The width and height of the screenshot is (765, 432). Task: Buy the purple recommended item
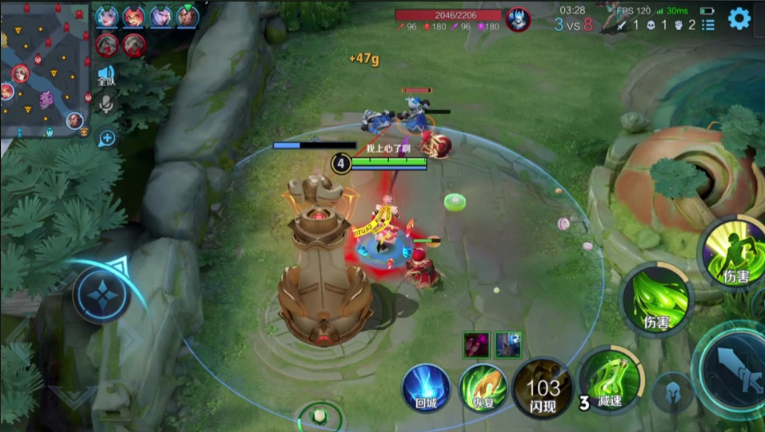[476, 345]
